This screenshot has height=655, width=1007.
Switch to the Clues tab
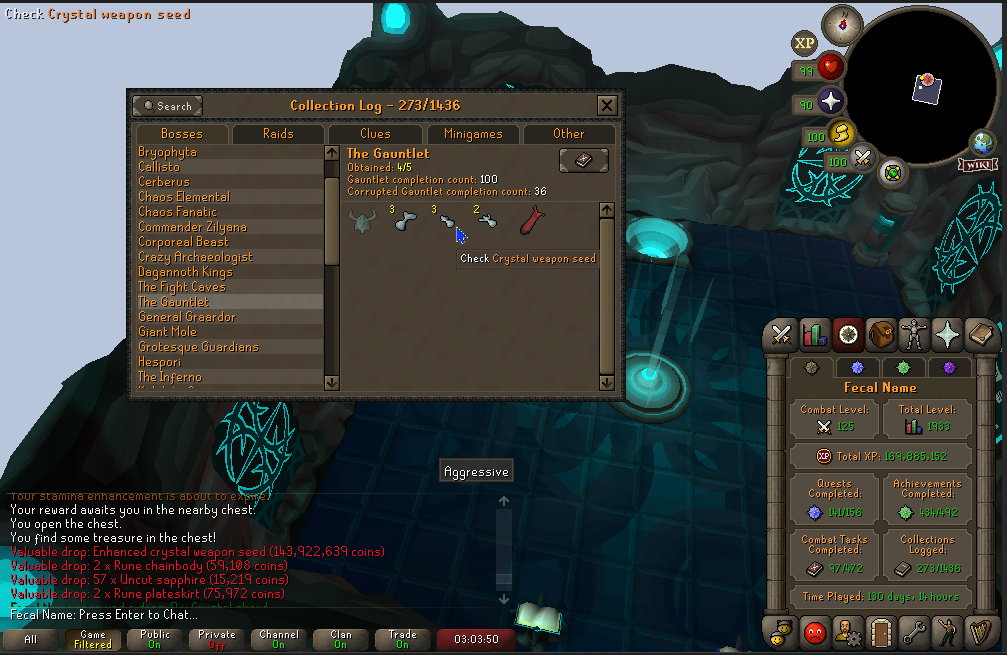pos(375,133)
